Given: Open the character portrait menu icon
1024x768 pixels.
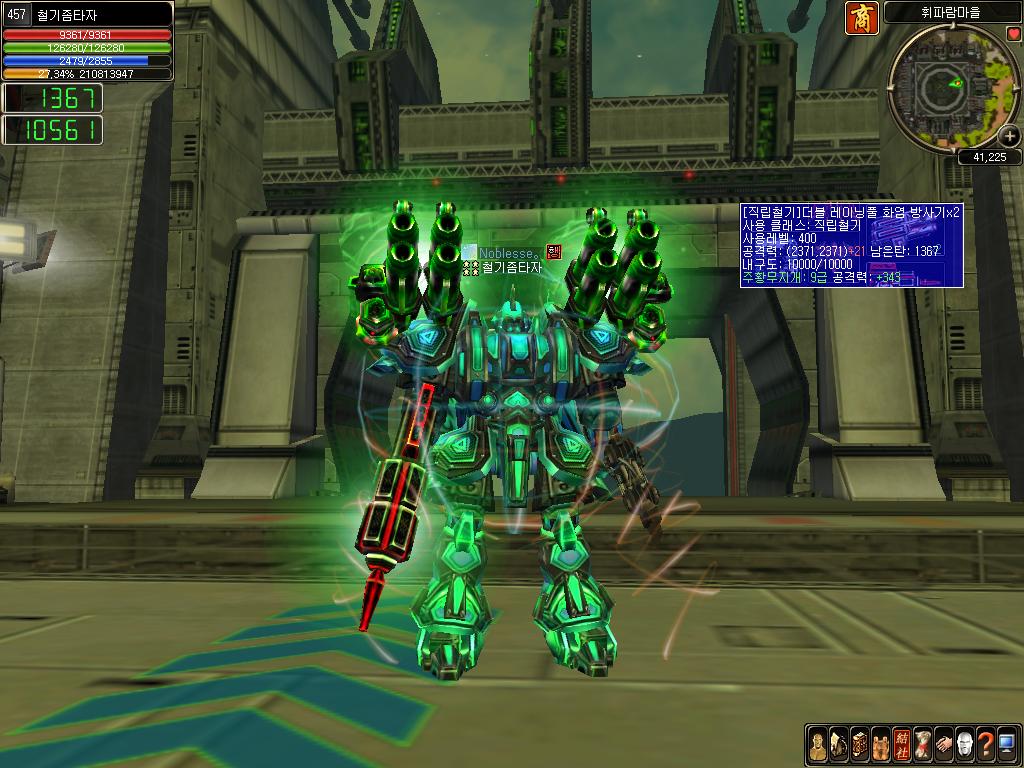Looking at the screenshot, I should point(818,745).
